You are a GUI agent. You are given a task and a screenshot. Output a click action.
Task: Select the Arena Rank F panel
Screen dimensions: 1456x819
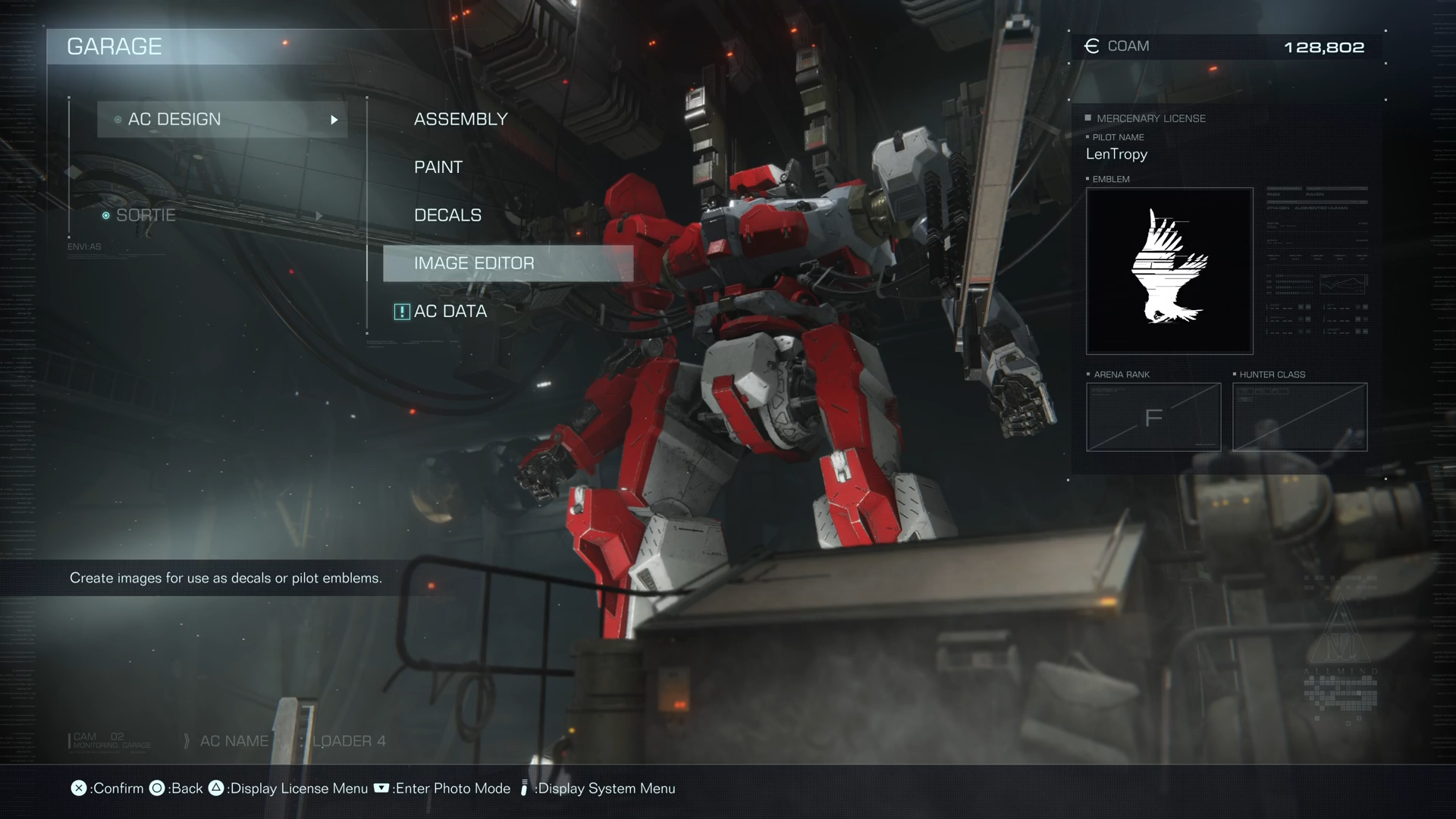coord(1153,417)
